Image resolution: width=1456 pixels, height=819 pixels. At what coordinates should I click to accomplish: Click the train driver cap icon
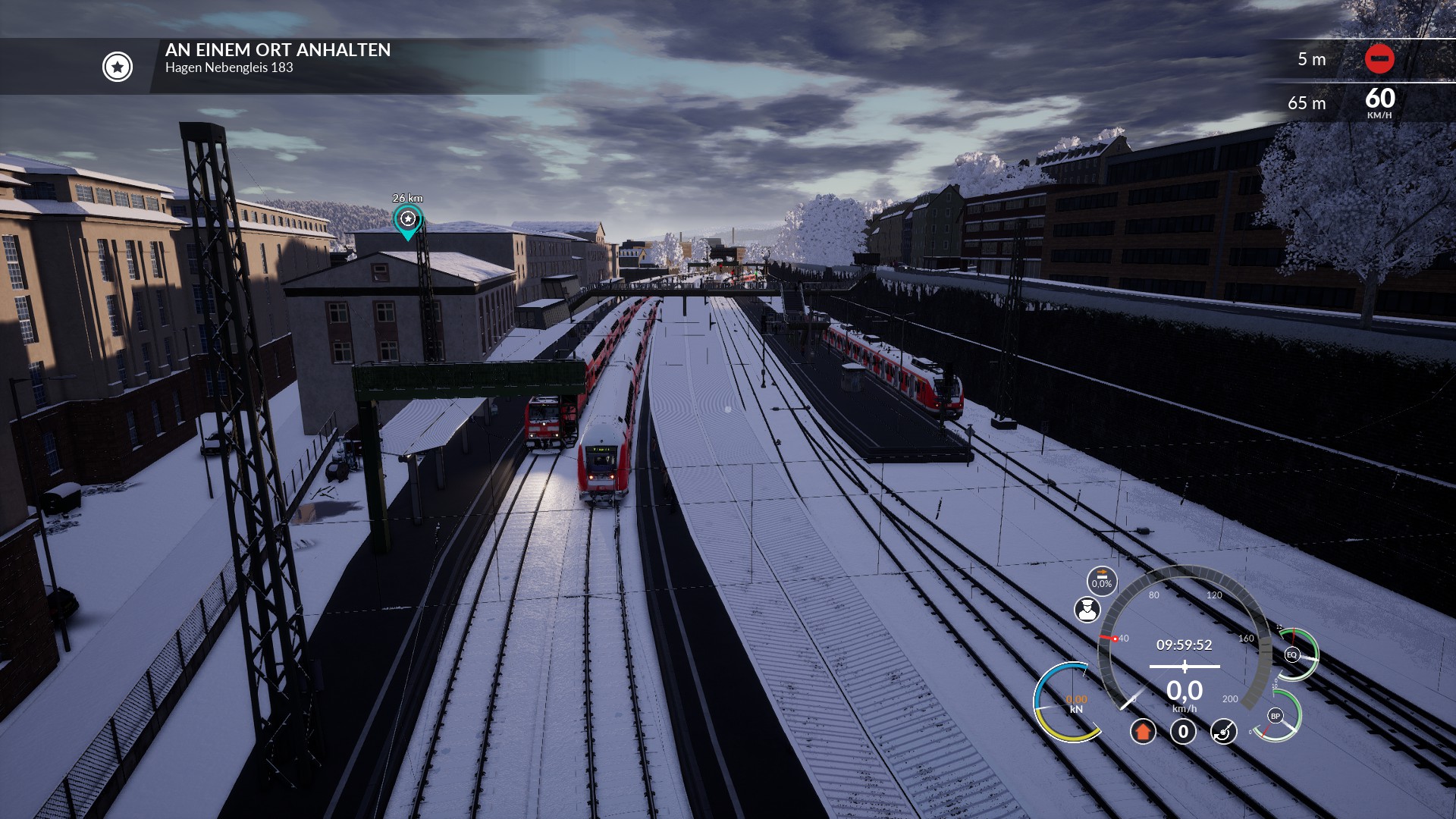tap(1087, 609)
